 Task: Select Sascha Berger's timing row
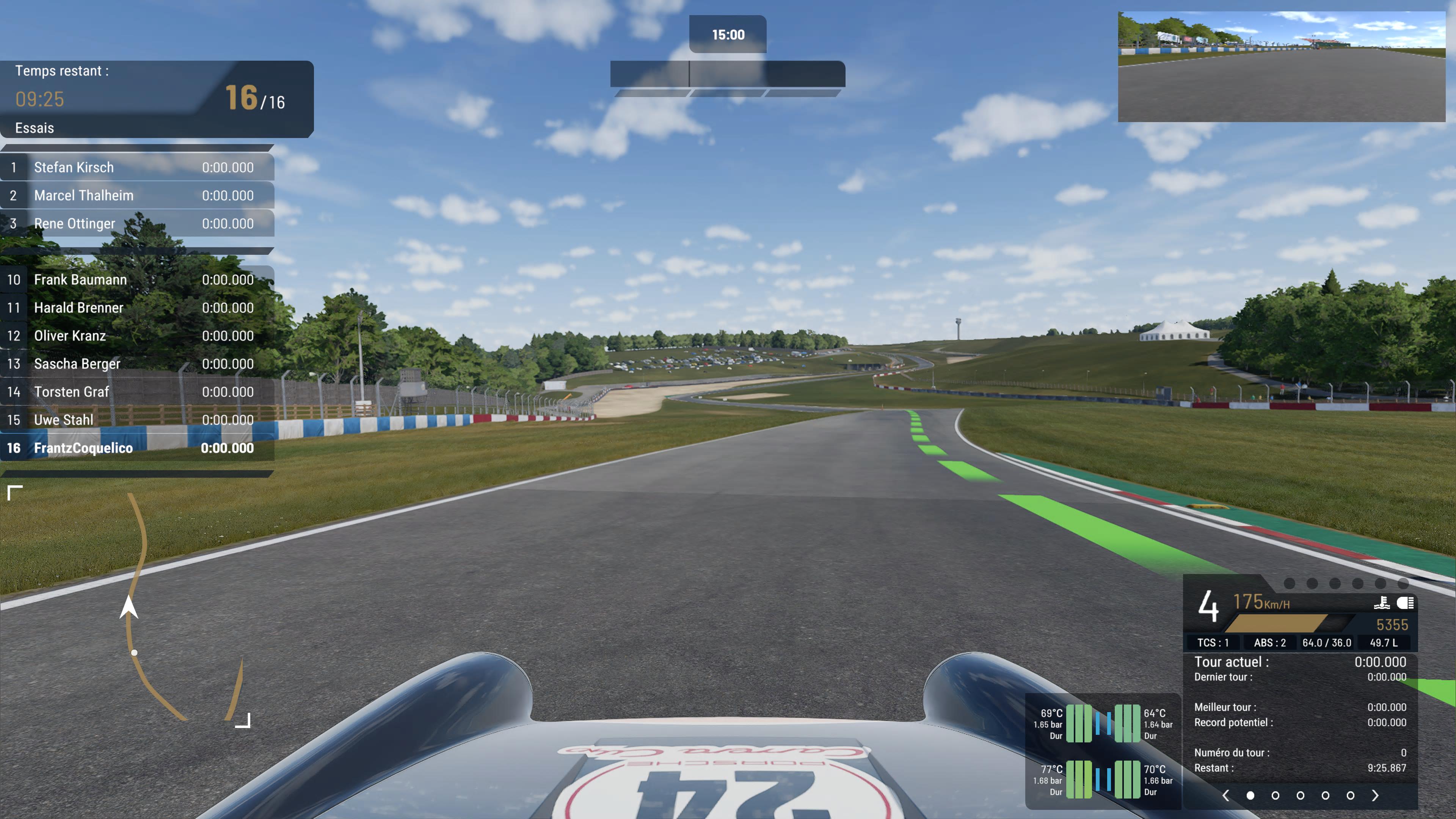tap(137, 364)
